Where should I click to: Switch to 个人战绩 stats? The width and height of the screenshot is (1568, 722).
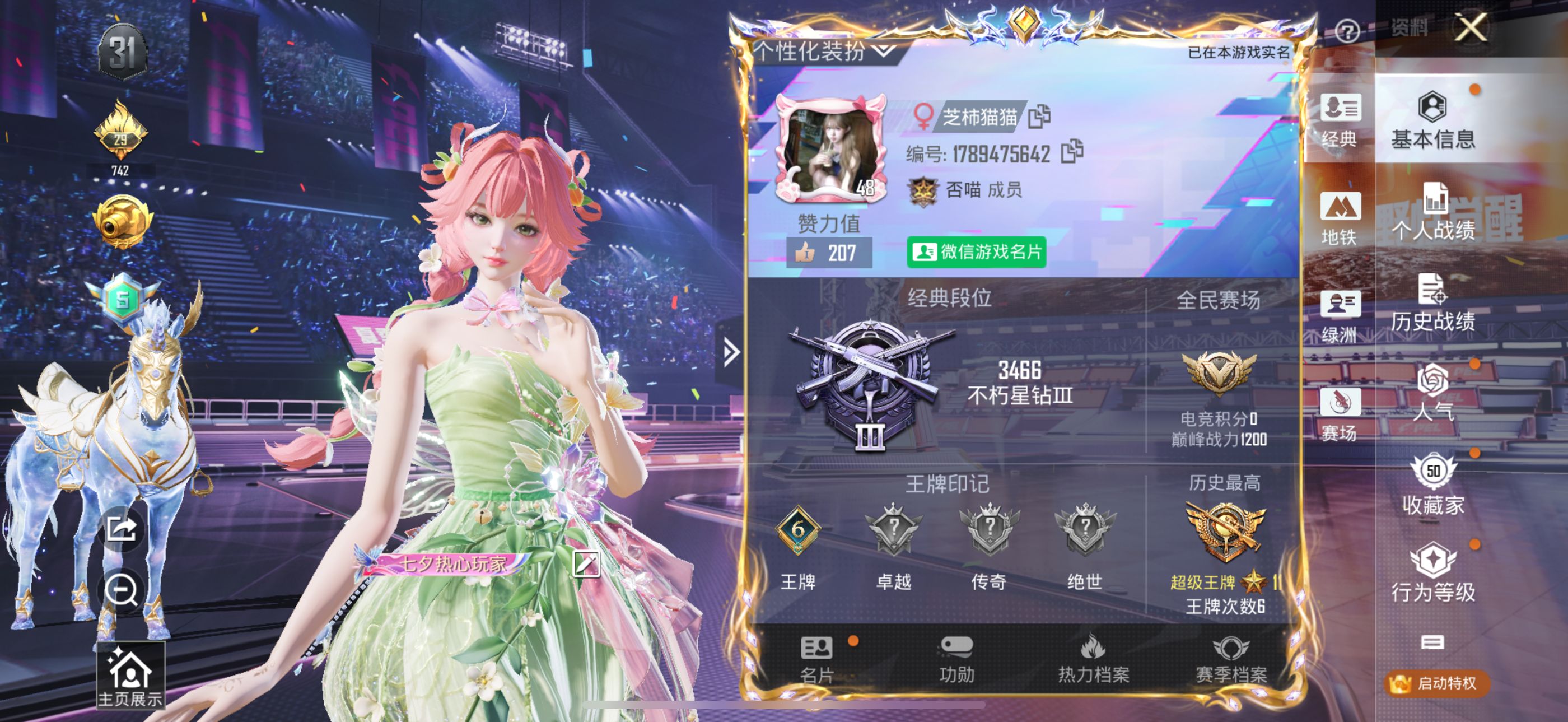tap(1432, 212)
